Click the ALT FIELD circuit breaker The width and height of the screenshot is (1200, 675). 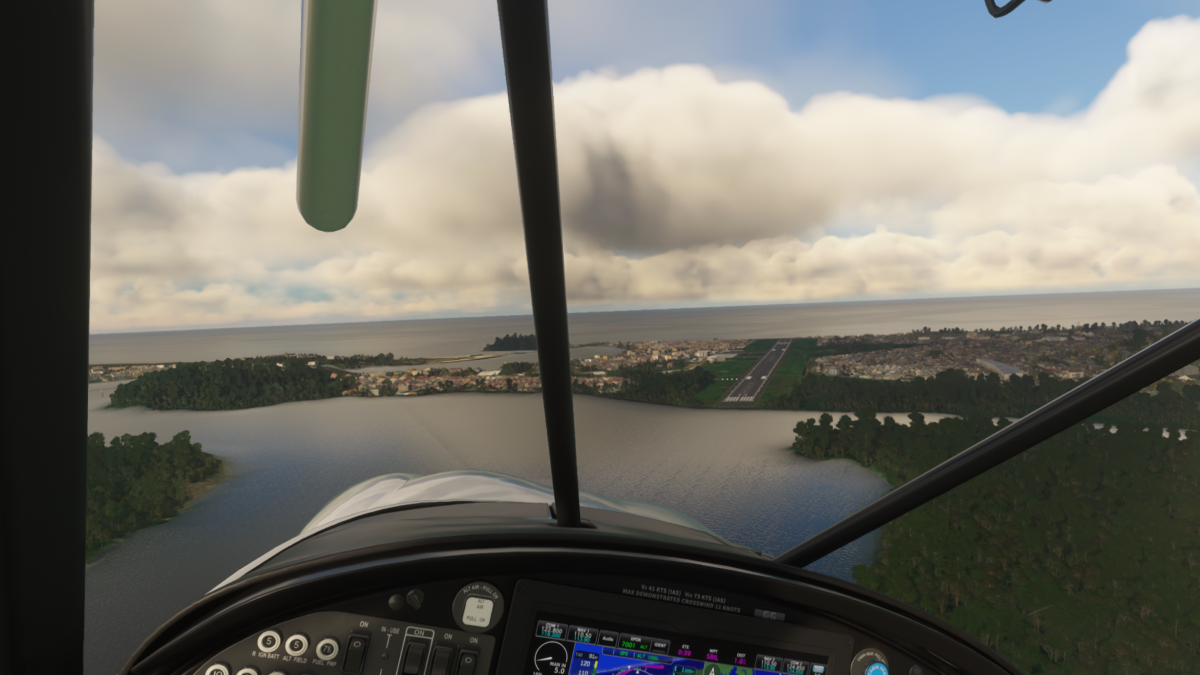pyautogui.click(x=296, y=645)
